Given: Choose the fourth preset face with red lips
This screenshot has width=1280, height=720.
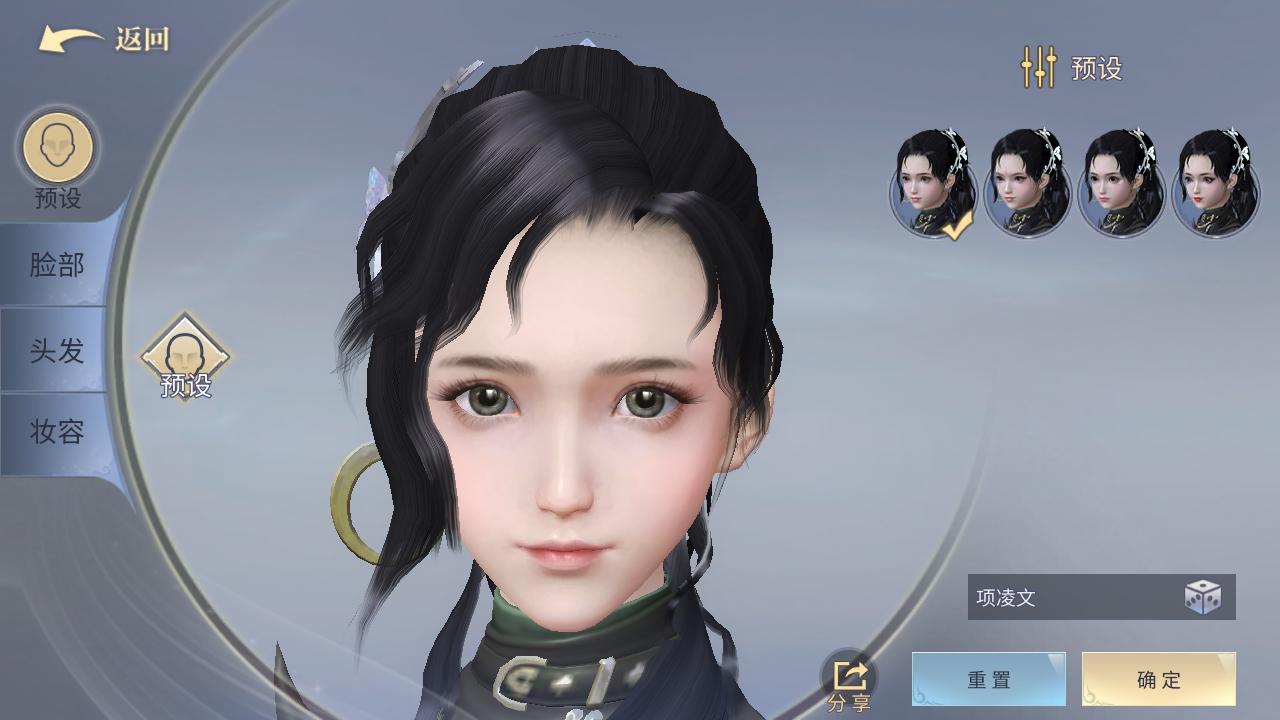Looking at the screenshot, I should click(1215, 184).
